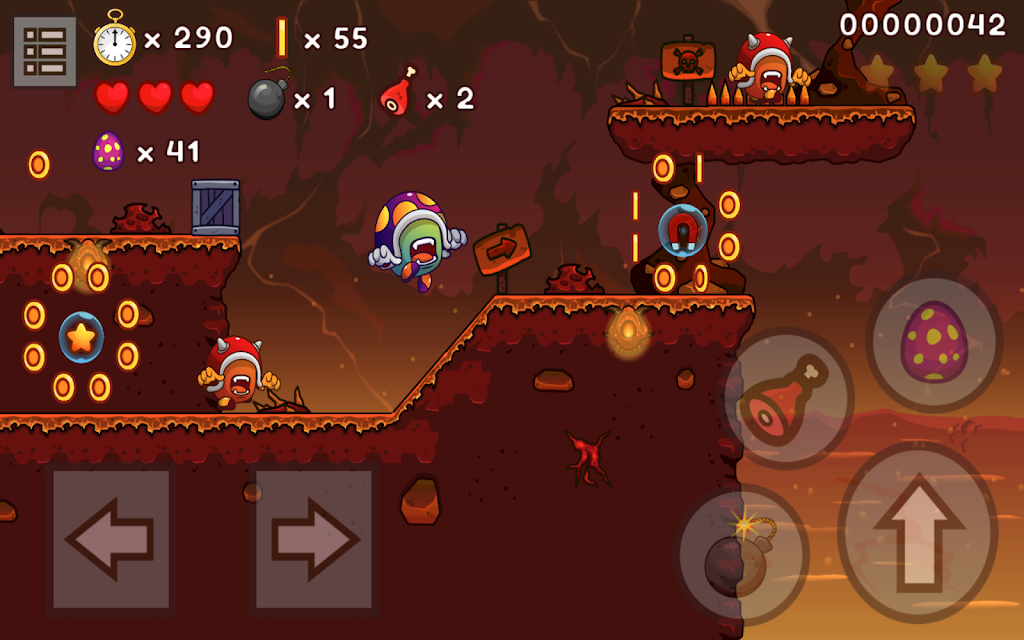The height and width of the screenshot is (640, 1024).
Task: Open the pause menu list button
Action: [x=45, y=51]
